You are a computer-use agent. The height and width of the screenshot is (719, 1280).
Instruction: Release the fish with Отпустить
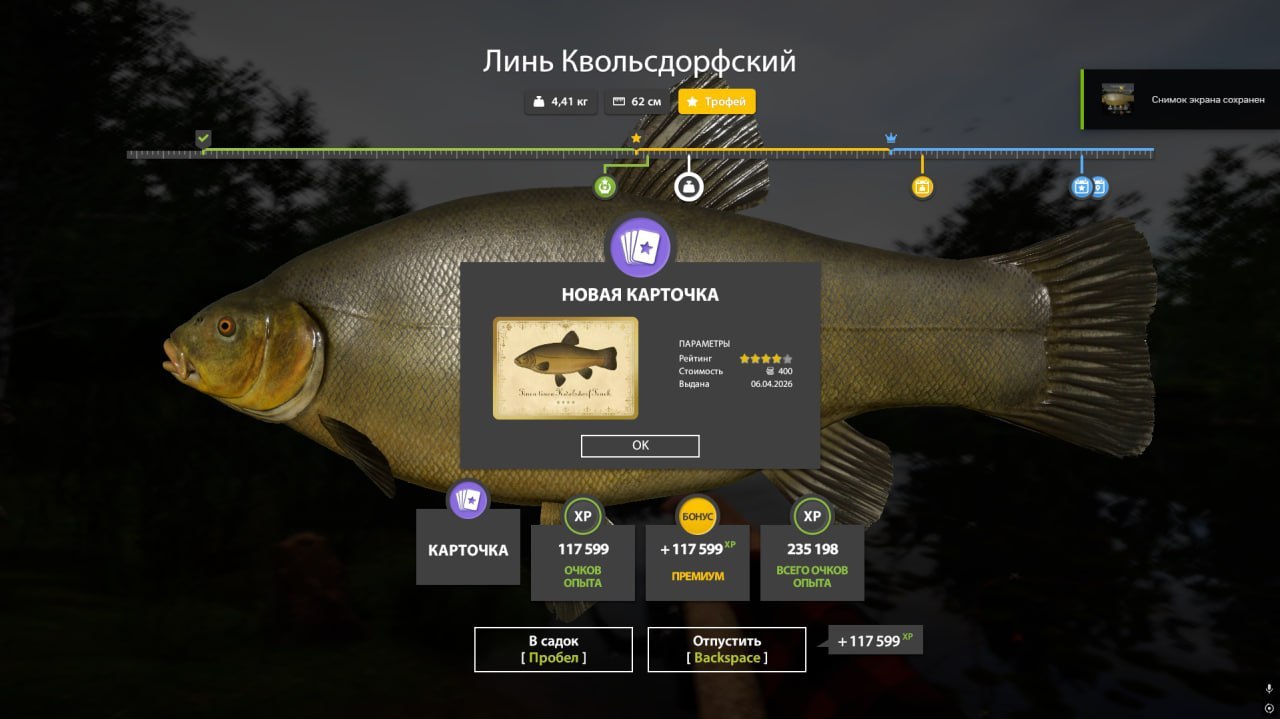[726, 649]
